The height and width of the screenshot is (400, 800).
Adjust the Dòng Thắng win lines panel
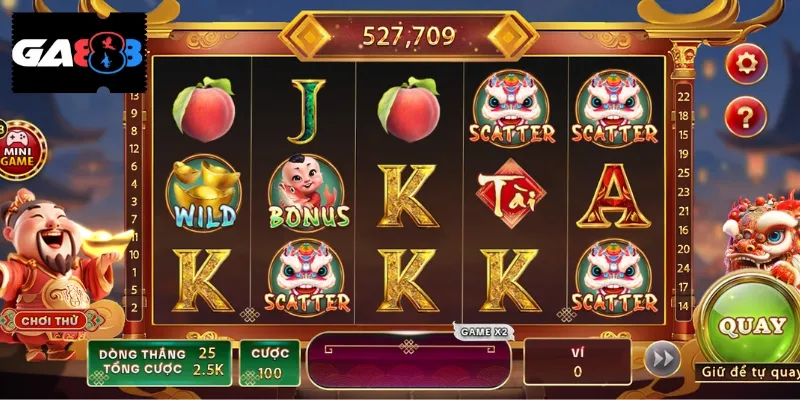pyautogui.click(x=159, y=362)
